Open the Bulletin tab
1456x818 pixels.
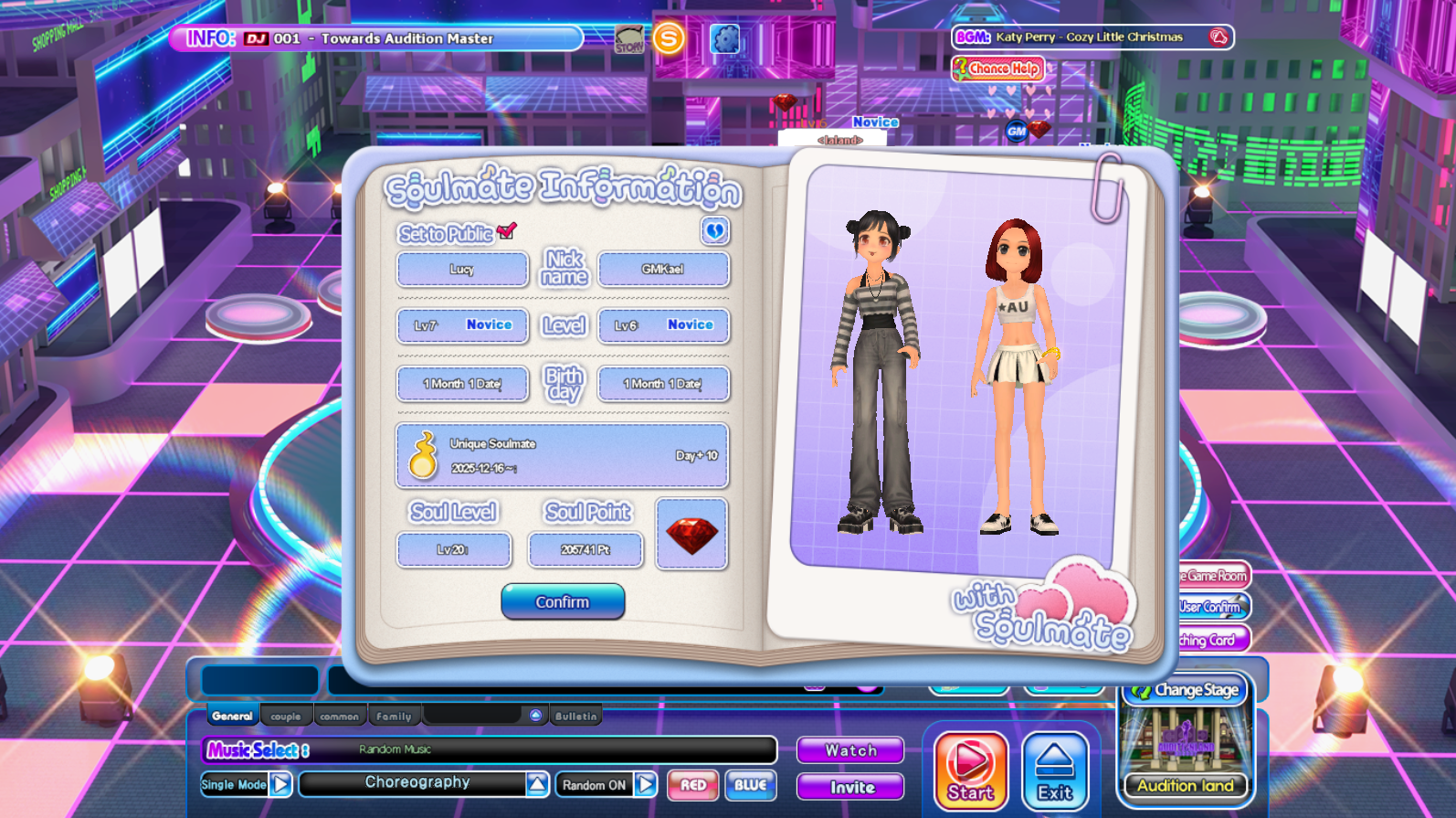[x=575, y=717]
